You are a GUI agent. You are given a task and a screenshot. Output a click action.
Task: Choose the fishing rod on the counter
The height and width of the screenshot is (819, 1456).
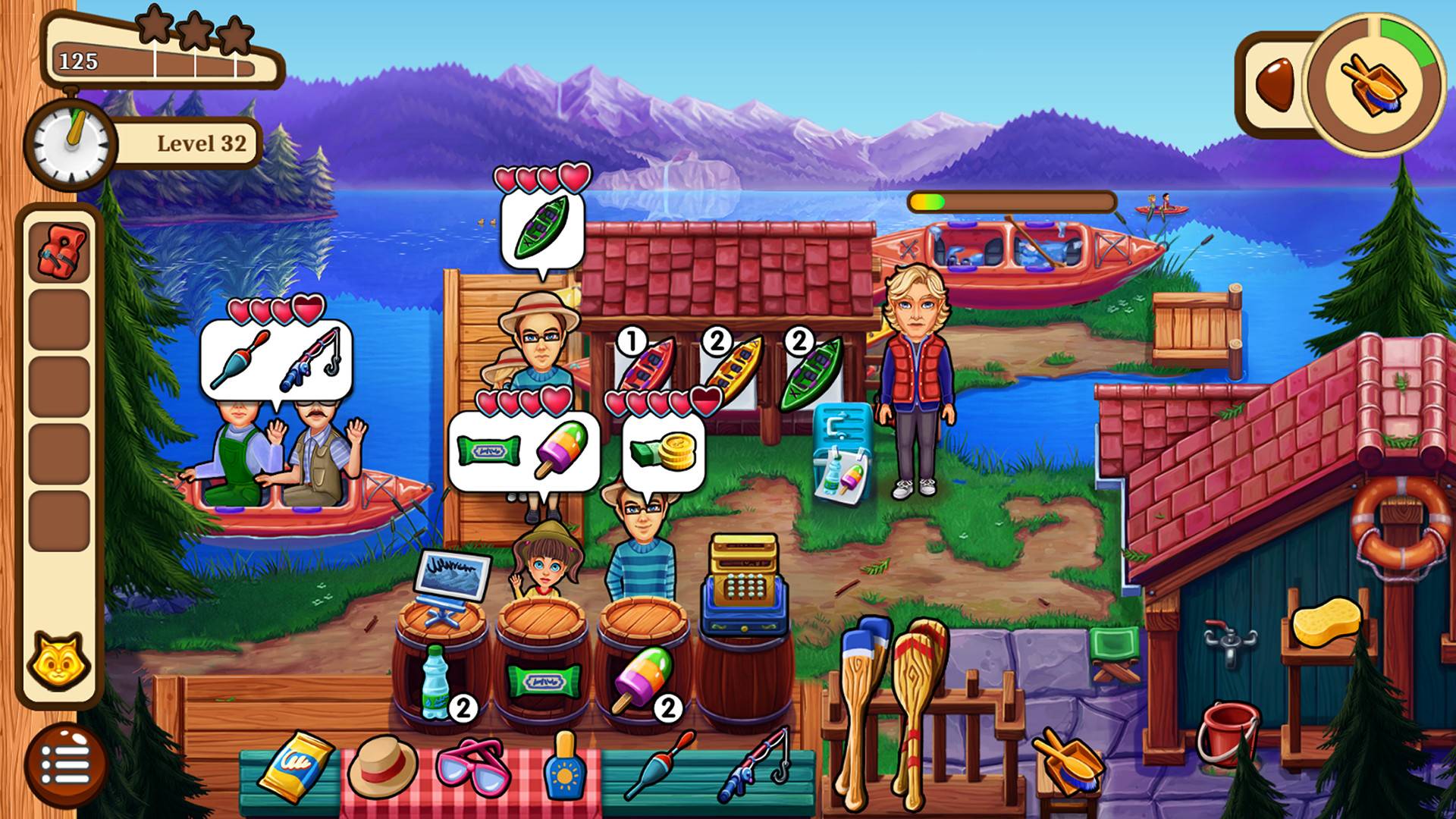pyautogui.click(x=752, y=764)
